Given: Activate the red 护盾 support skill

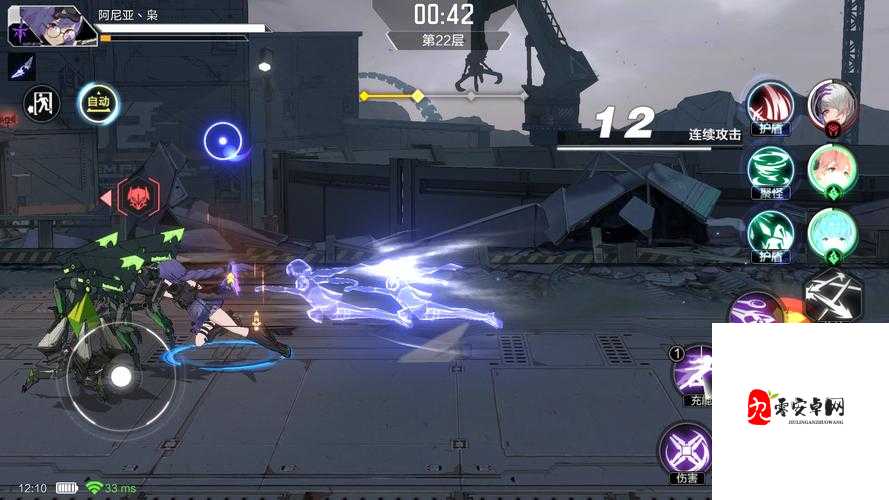Looking at the screenshot, I should pyautogui.click(x=770, y=105).
